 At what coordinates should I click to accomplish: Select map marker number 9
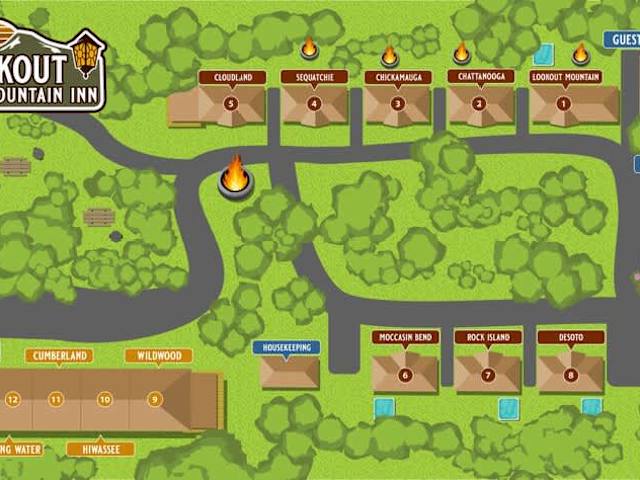tap(154, 400)
